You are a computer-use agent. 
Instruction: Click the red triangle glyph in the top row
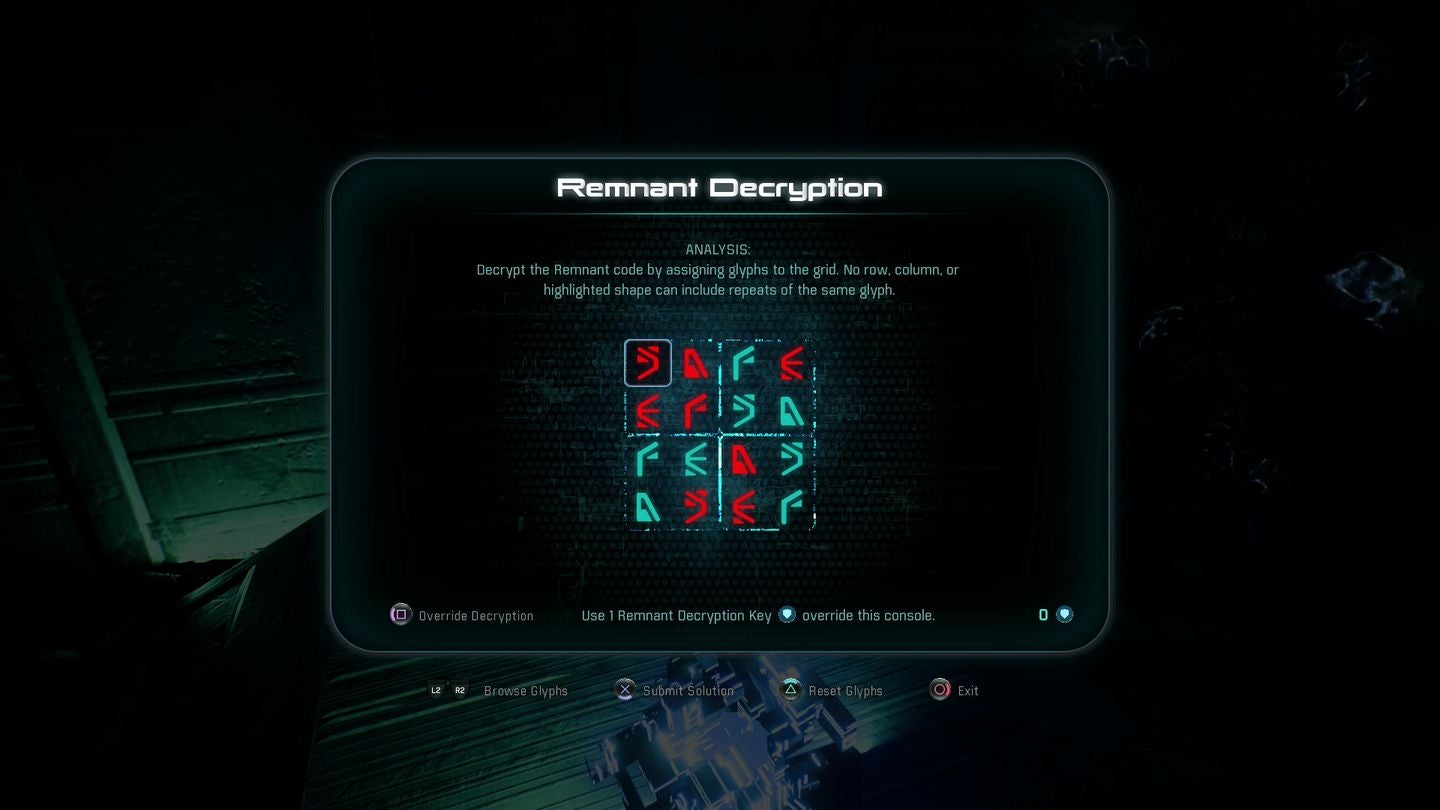(695, 363)
